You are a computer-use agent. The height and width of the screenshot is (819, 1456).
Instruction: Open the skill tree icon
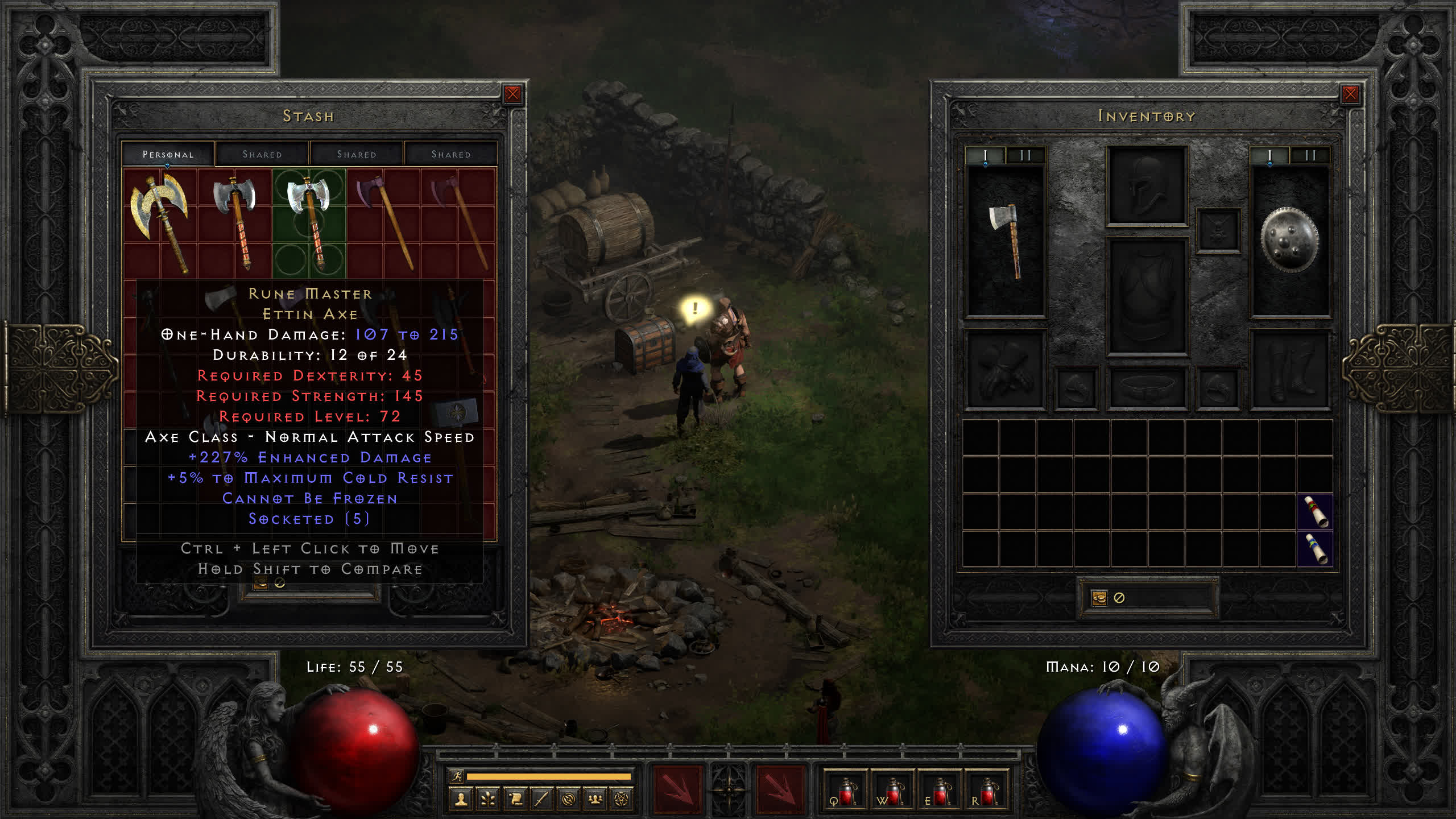(488, 800)
